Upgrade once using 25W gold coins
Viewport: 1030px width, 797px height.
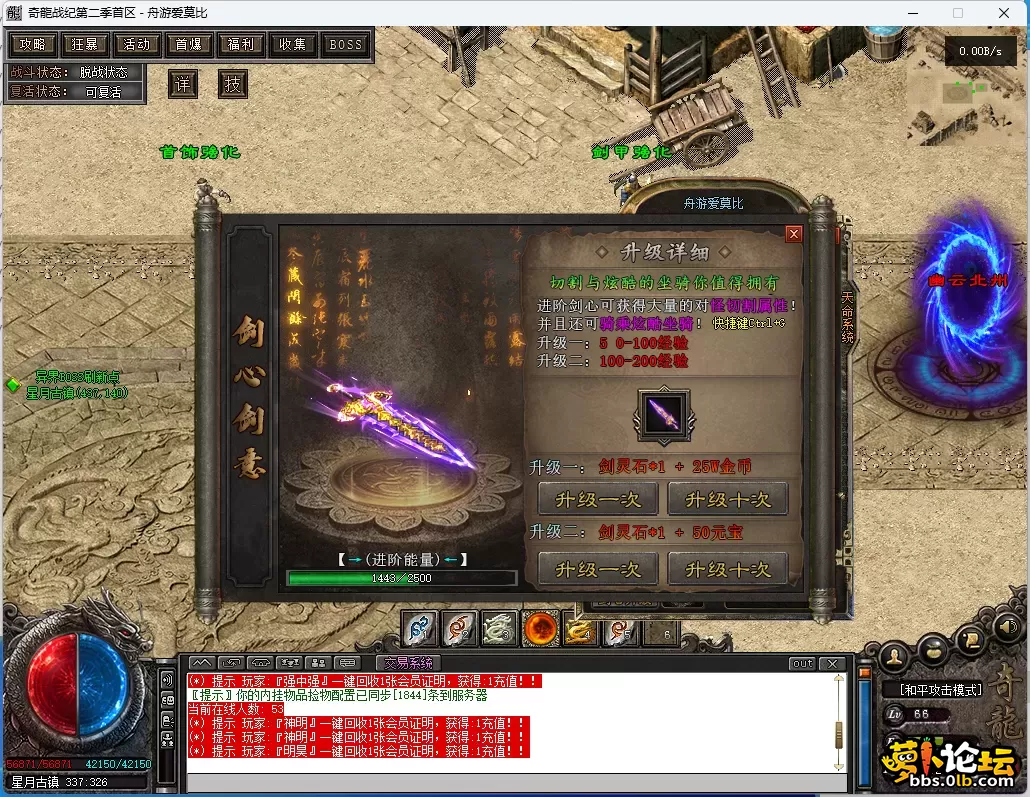597,498
